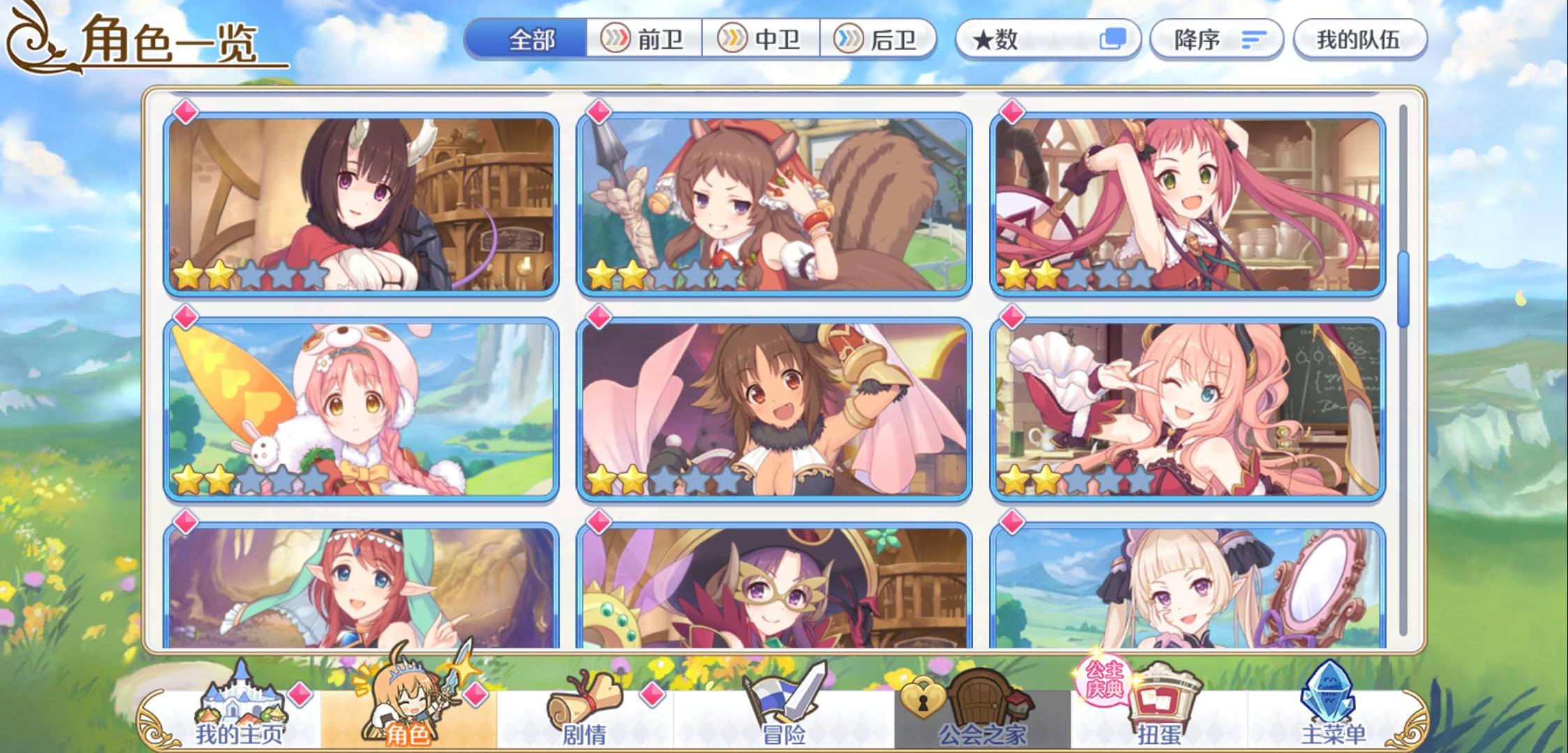Toggle the pink diamond on Eriko's card
This screenshot has width=1568, height=753.
pyautogui.click(x=185, y=114)
